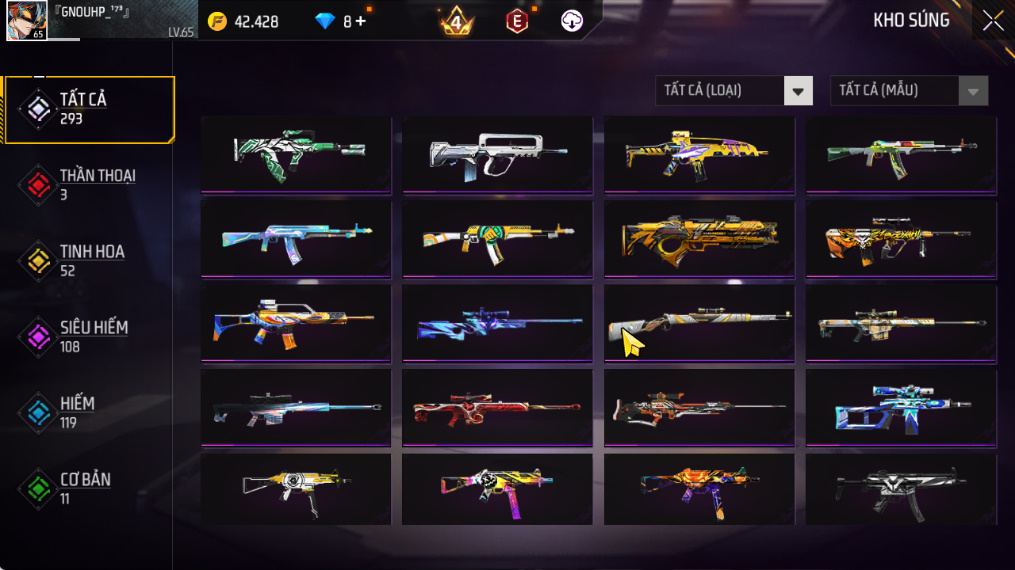Open the Tinh Hoa rarity tab
1015x570 pixels.
point(89,260)
